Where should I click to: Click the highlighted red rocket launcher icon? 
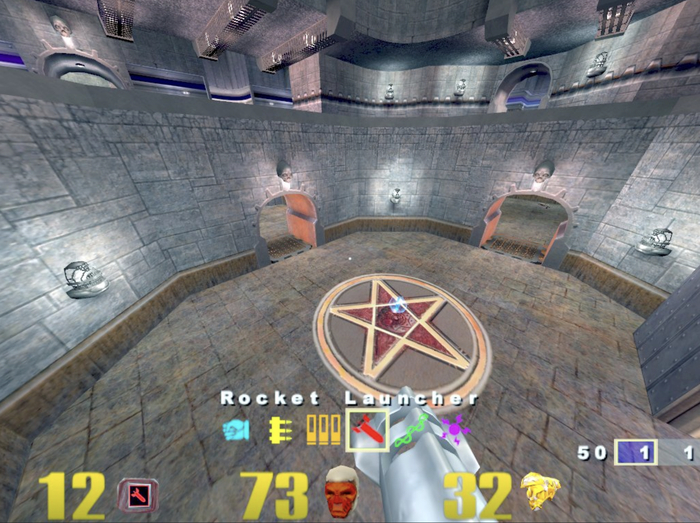tap(366, 431)
